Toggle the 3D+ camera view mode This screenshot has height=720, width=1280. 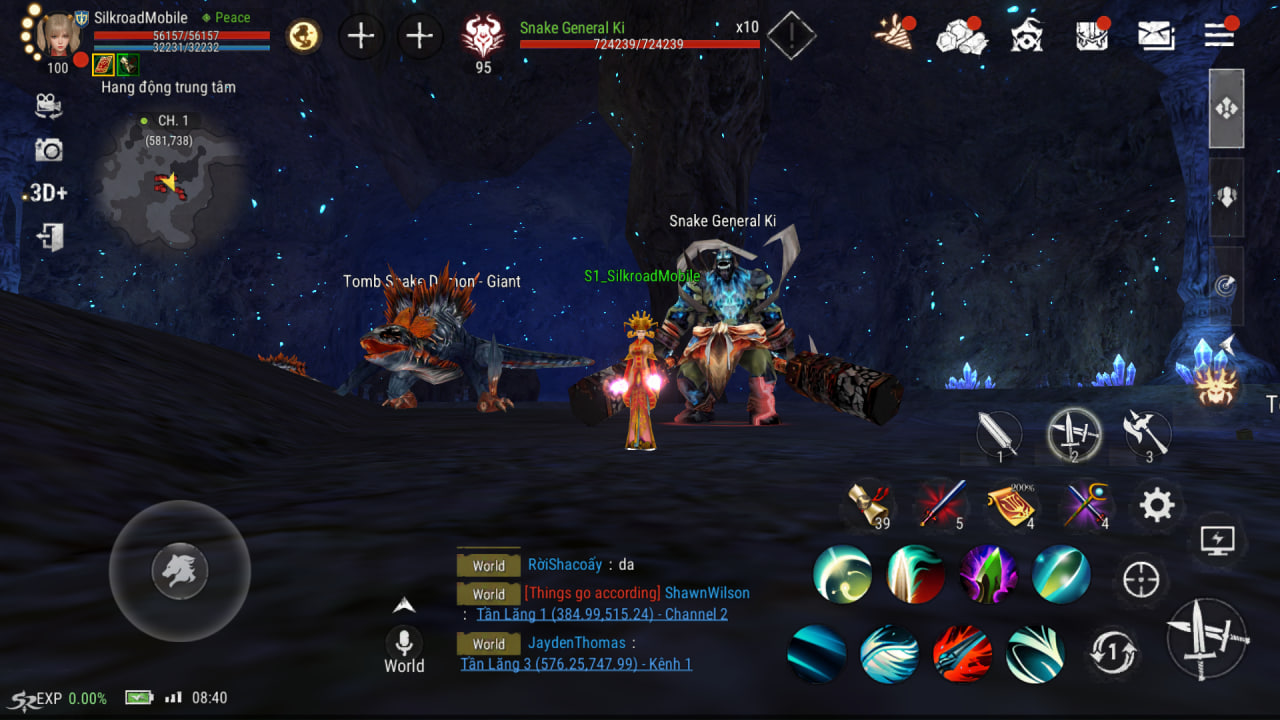coord(47,193)
